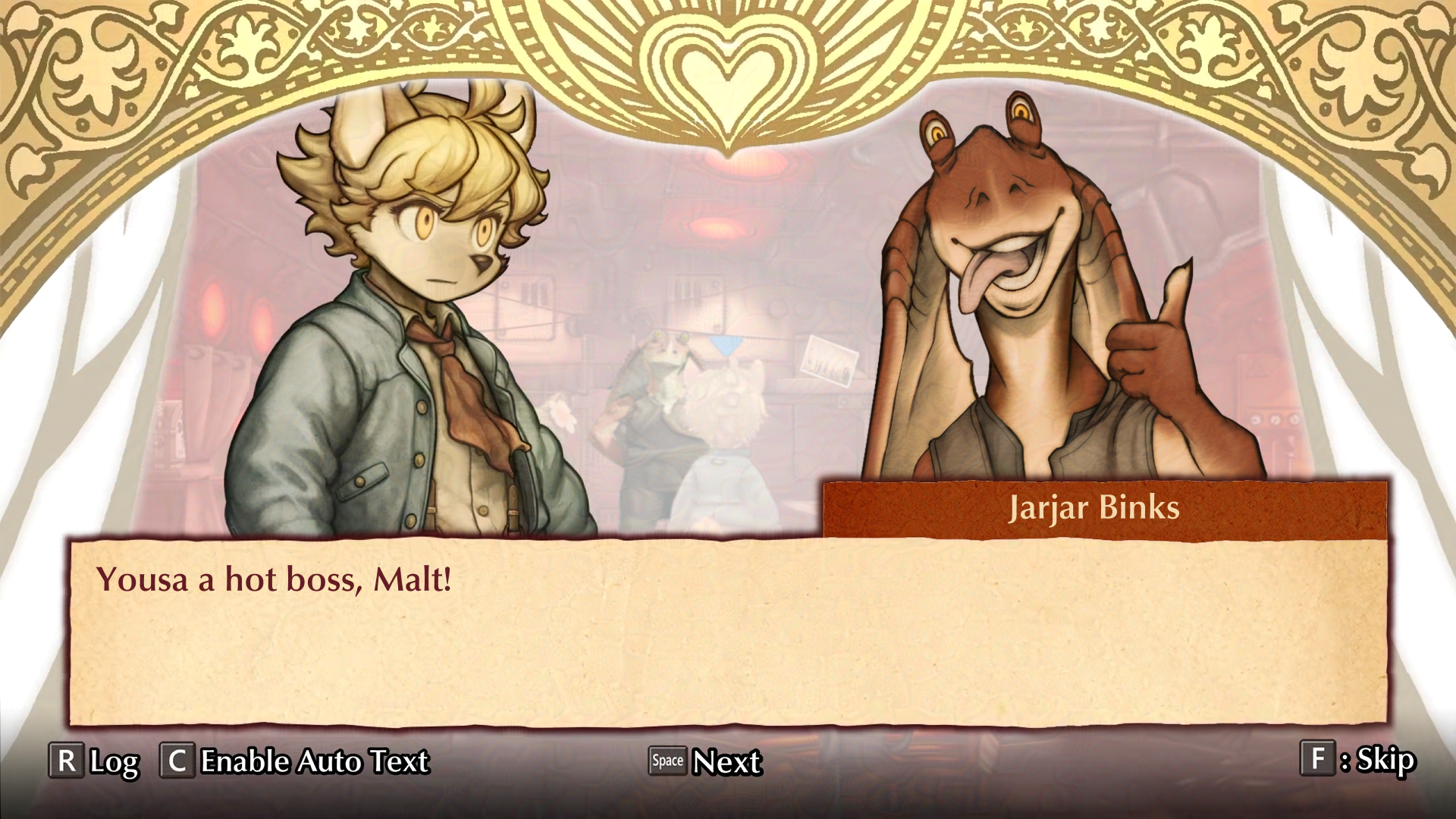Advance to the Next dialogue line

coord(705,761)
